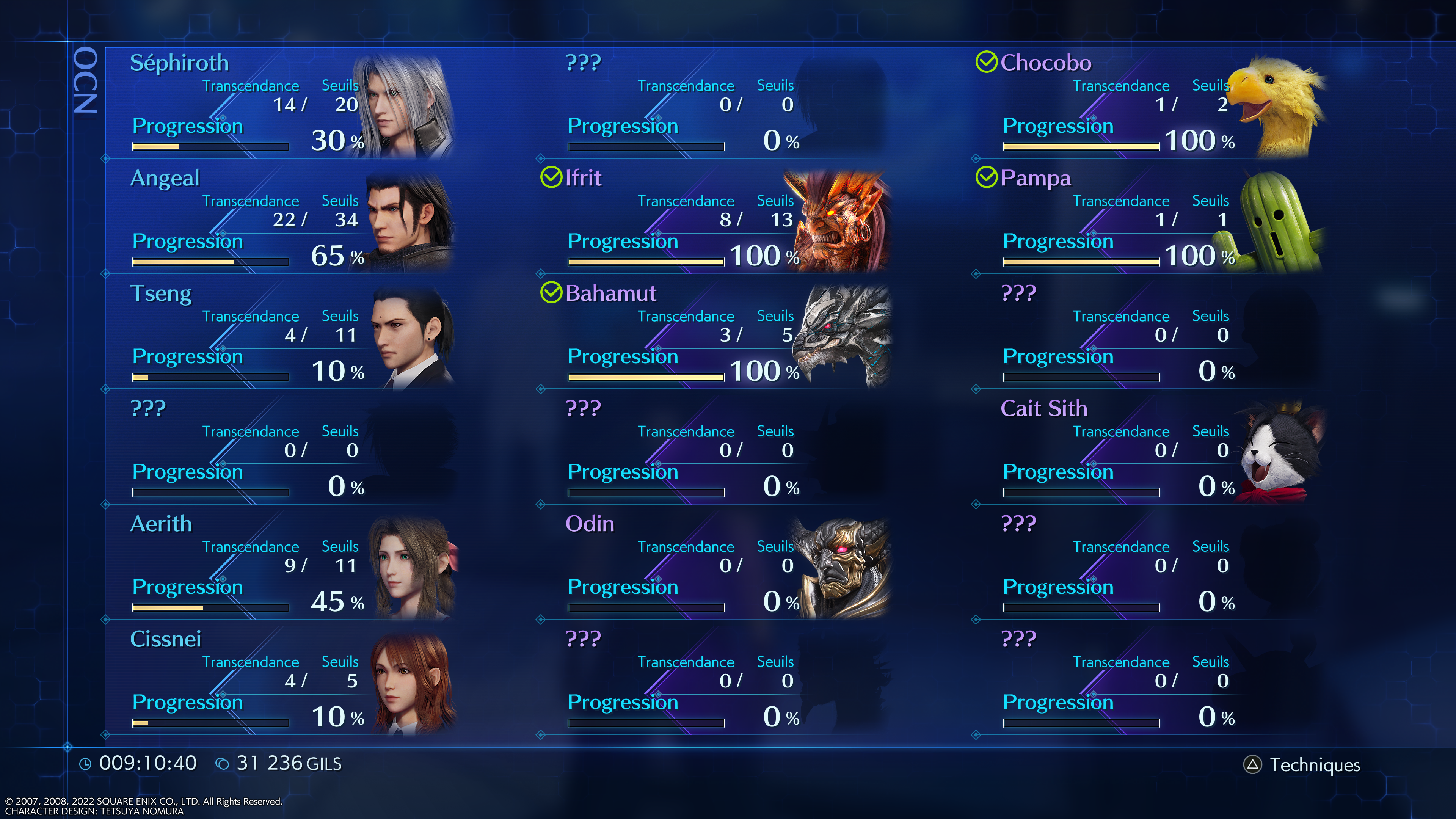Open the Odin entry
The image size is (1456, 819).
(x=715, y=565)
